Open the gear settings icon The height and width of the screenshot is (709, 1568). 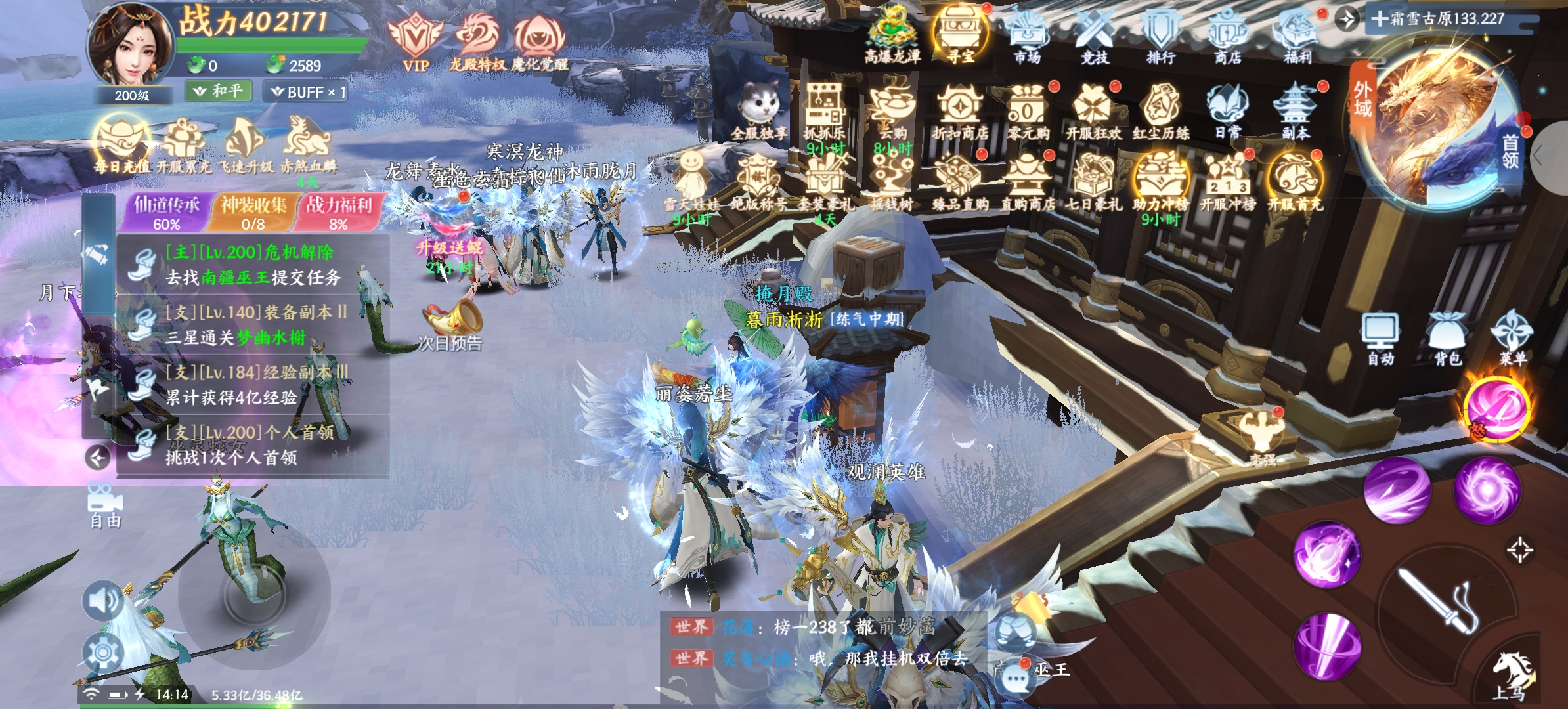coord(103,653)
